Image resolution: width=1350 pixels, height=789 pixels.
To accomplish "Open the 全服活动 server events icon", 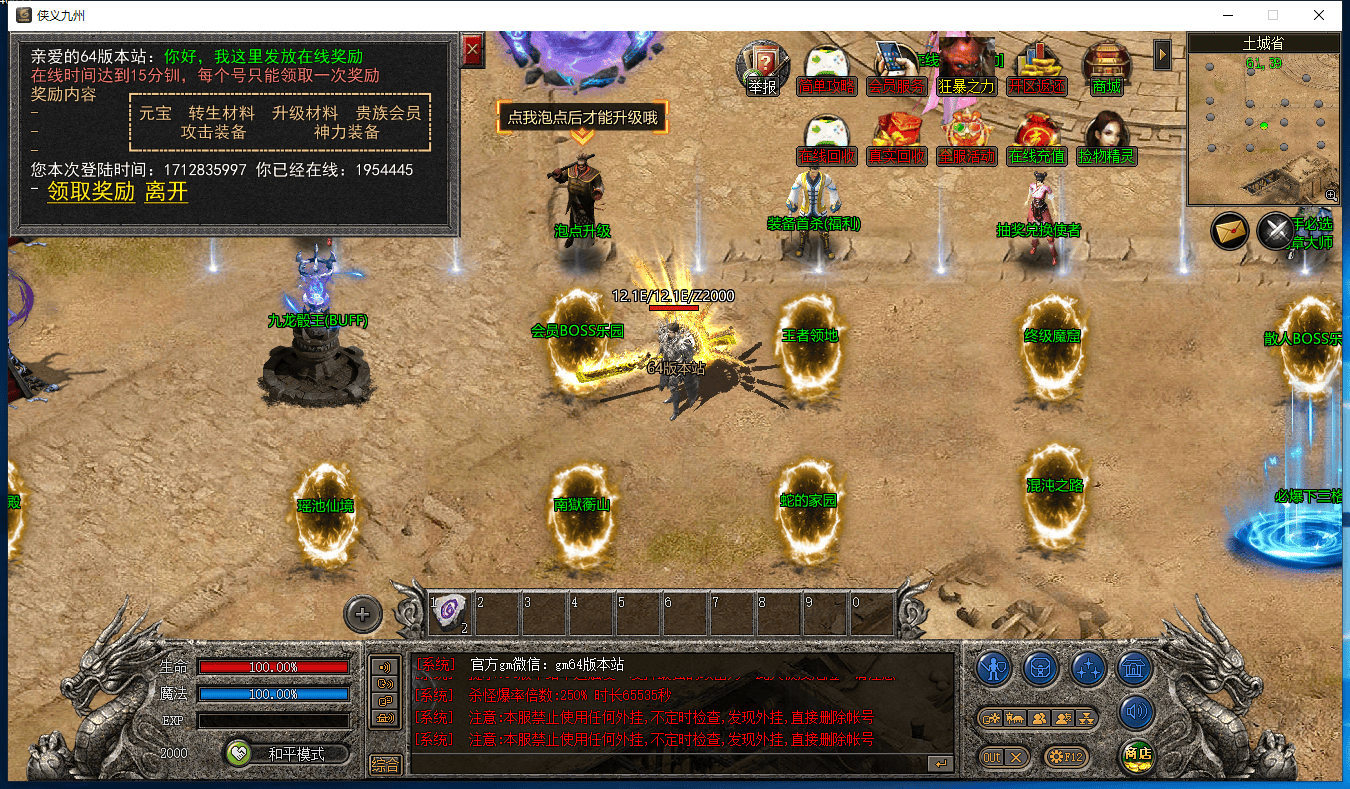I will [x=966, y=138].
